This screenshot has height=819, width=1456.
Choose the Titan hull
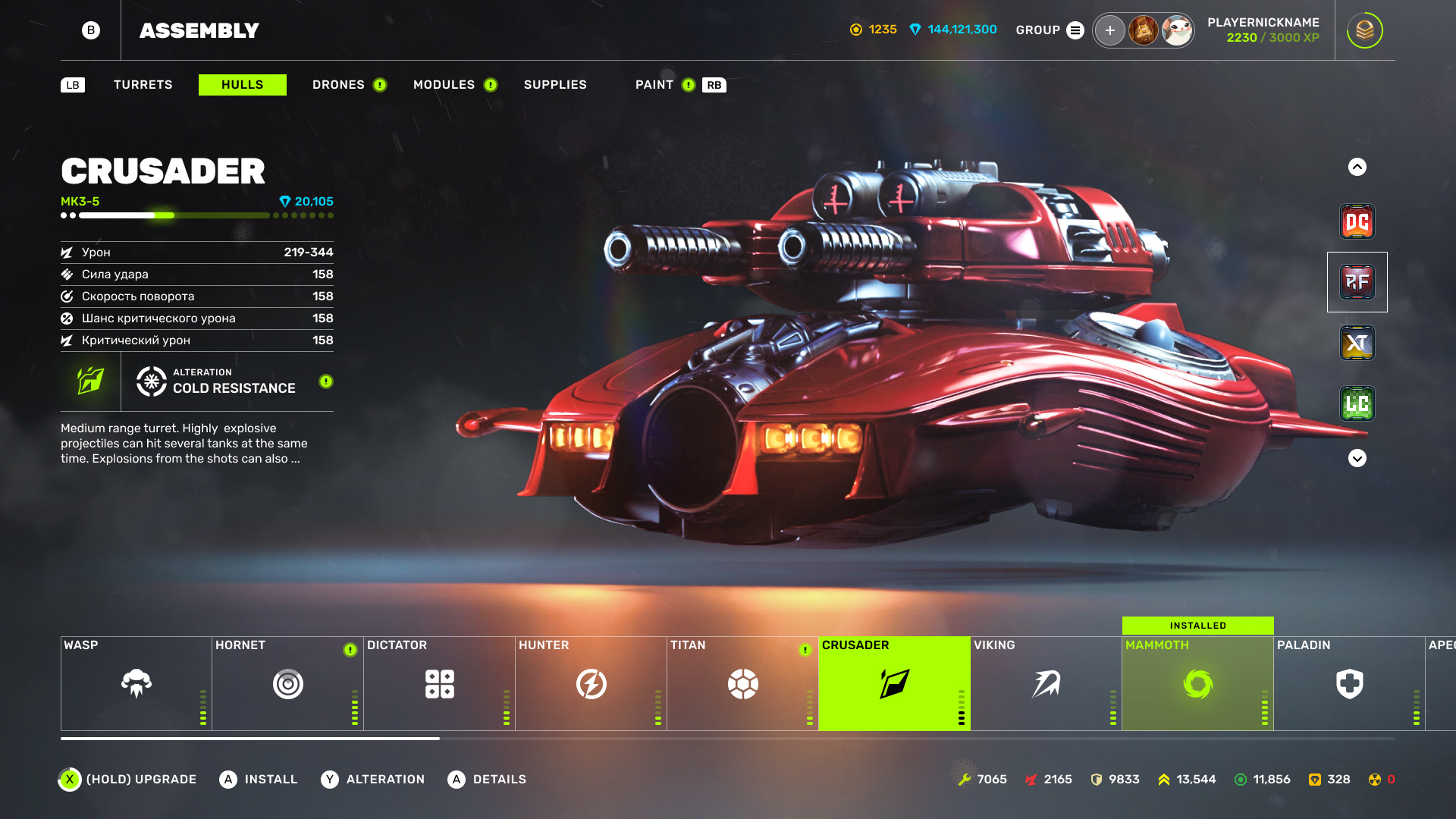tap(743, 683)
